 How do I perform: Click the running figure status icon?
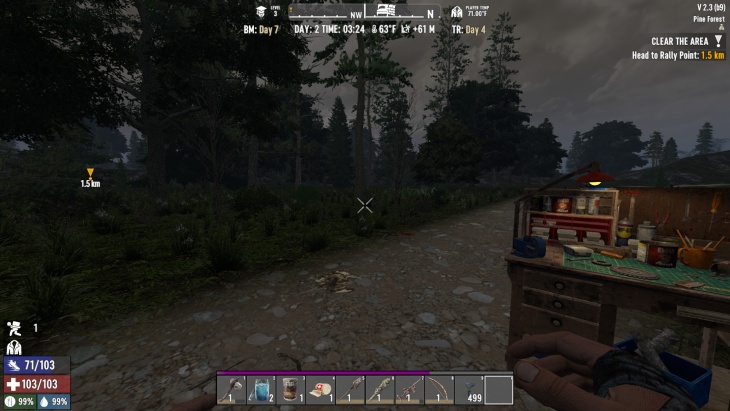tap(14, 328)
